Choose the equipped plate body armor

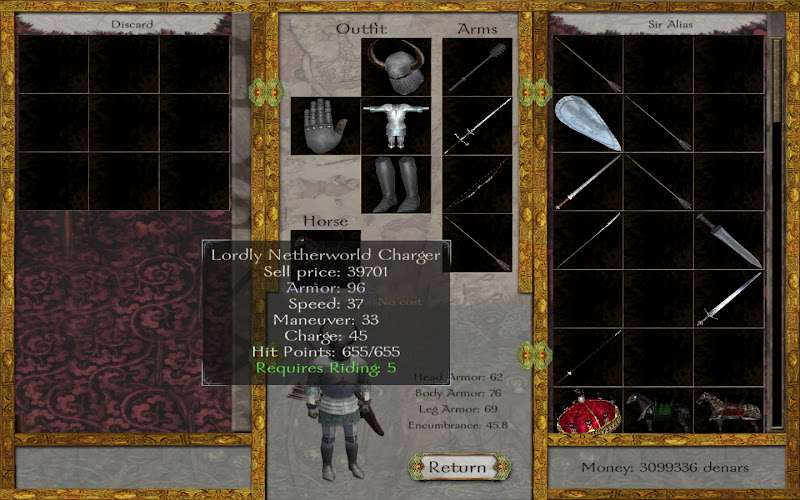pos(396,125)
